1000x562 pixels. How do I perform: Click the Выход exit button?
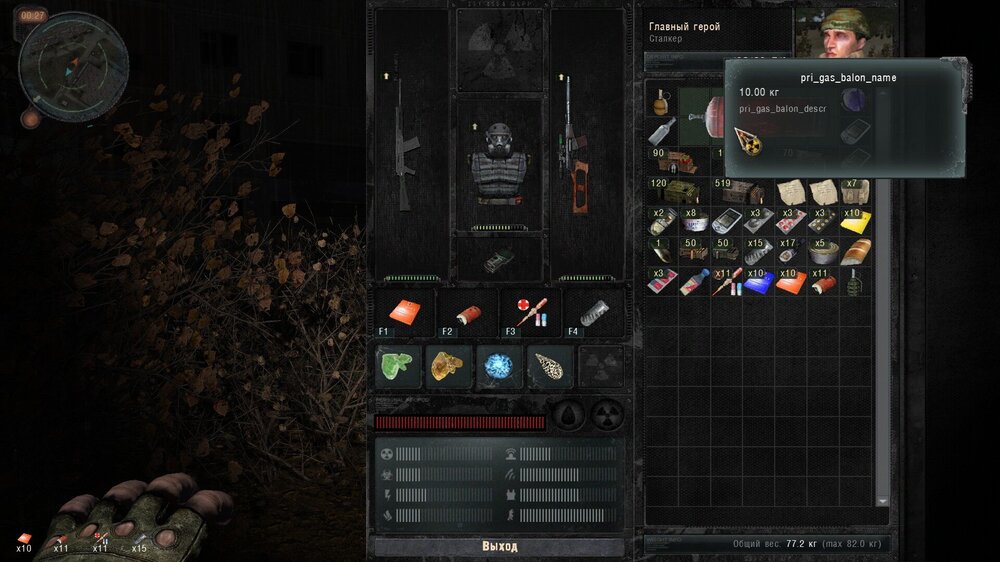498,547
